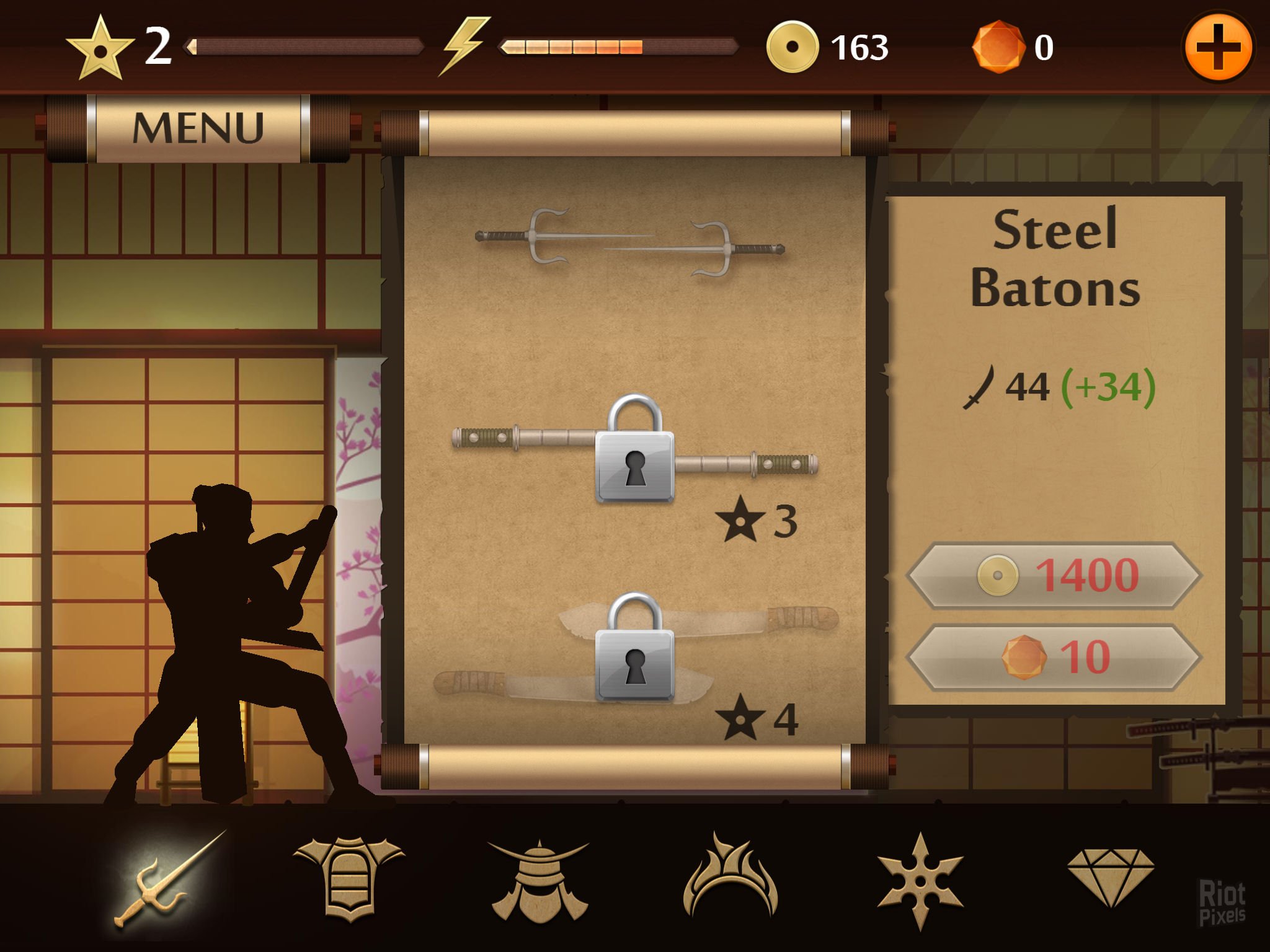Open the MENU scroll button
Viewport: 1270px width, 952px height.
(198, 128)
